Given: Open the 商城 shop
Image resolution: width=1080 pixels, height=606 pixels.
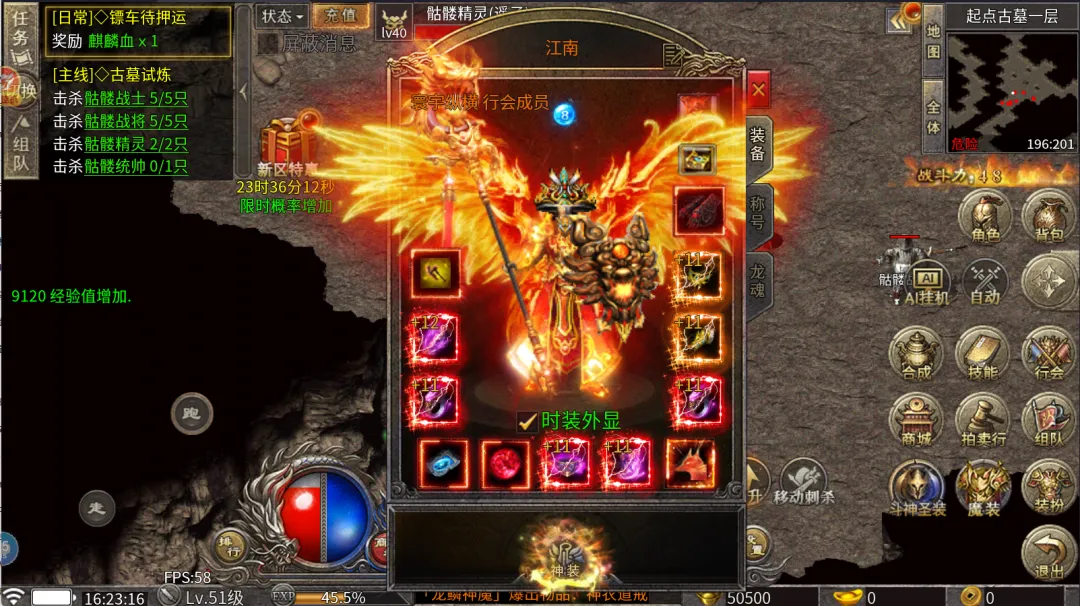Looking at the screenshot, I should [x=915, y=420].
